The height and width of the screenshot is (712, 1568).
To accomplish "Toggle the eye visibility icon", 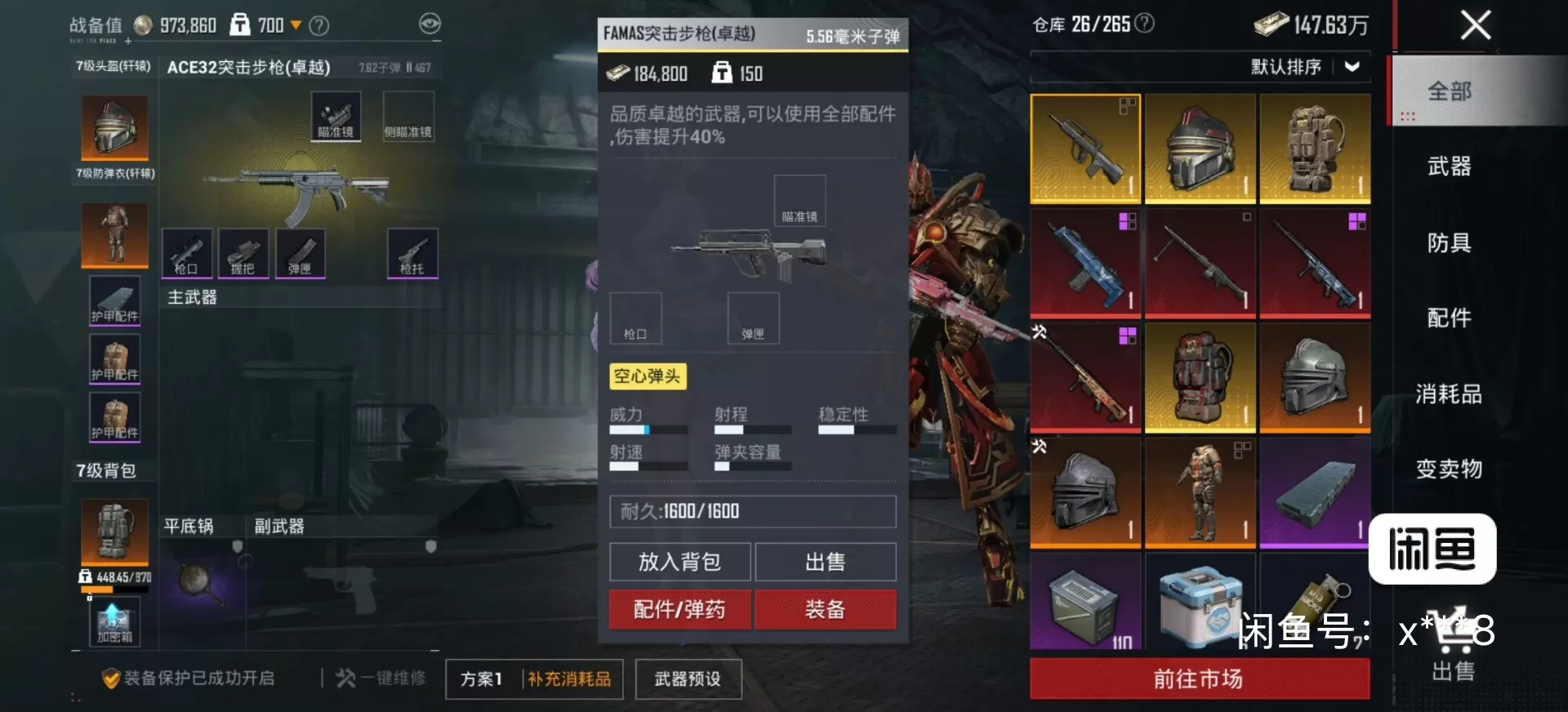I will click(x=430, y=24).
